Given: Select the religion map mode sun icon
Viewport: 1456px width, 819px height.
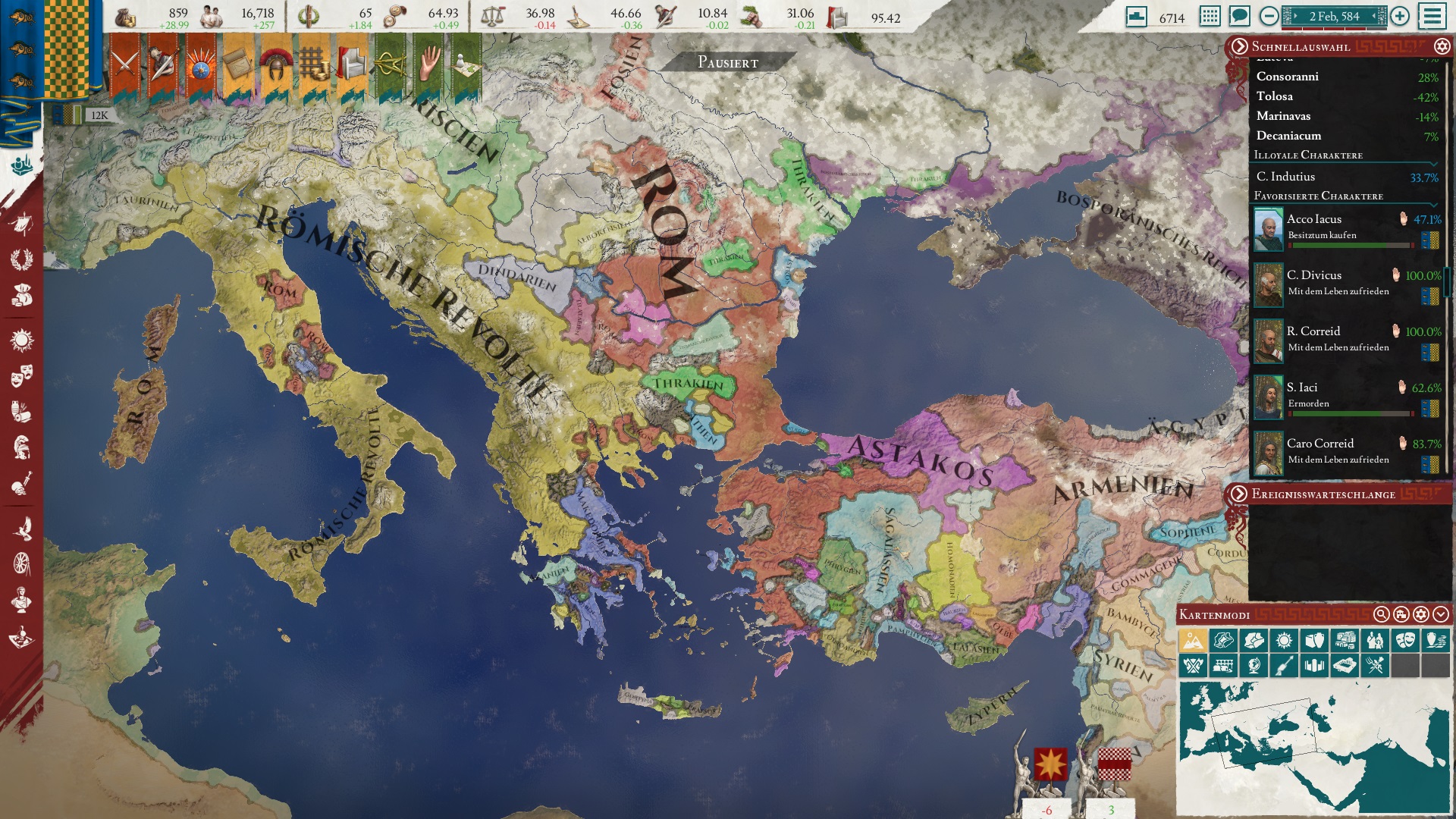Looking at the screenshot, I should [x=1285, y=640].
